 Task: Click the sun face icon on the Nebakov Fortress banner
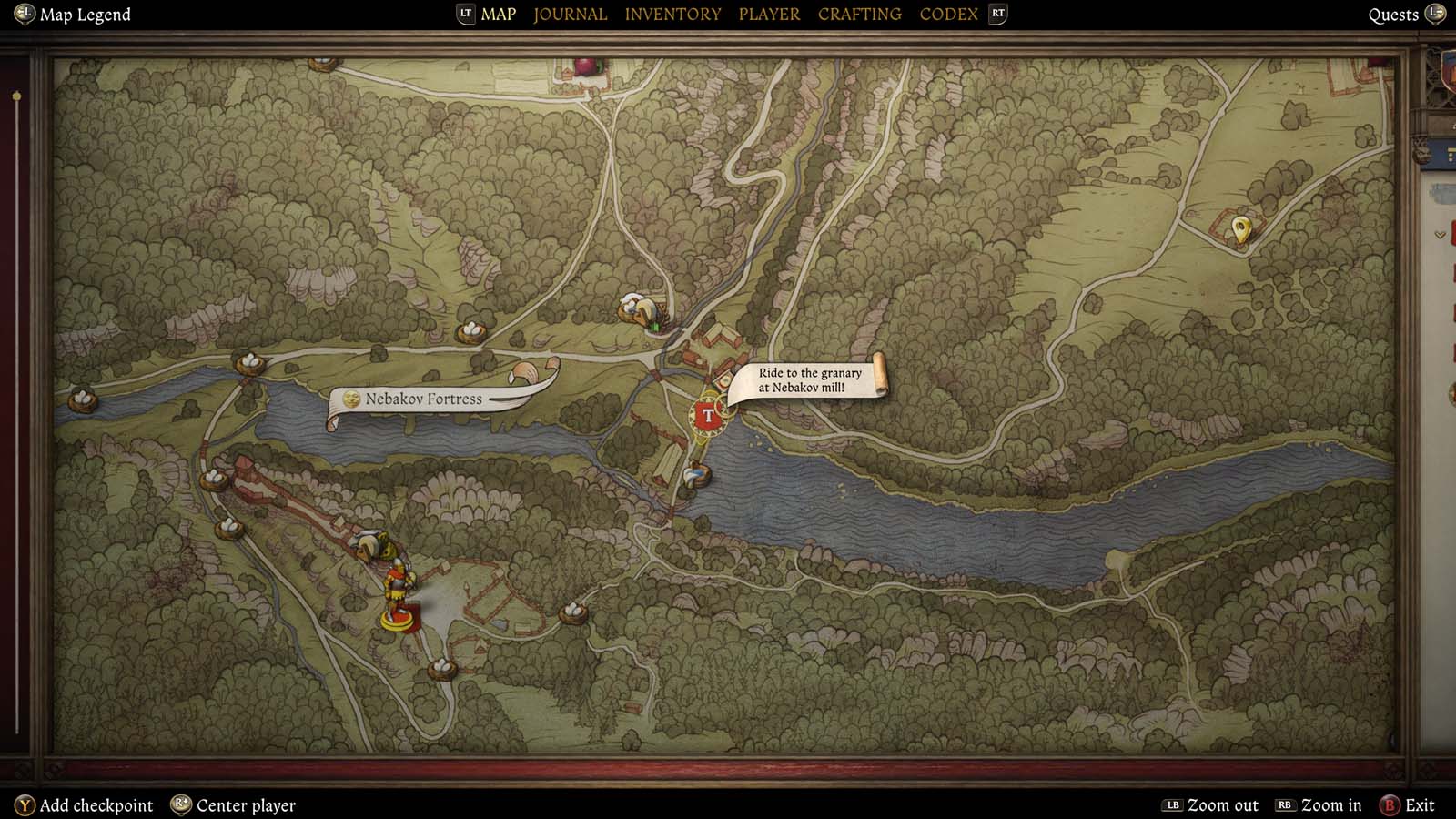(x=351, y=399)
